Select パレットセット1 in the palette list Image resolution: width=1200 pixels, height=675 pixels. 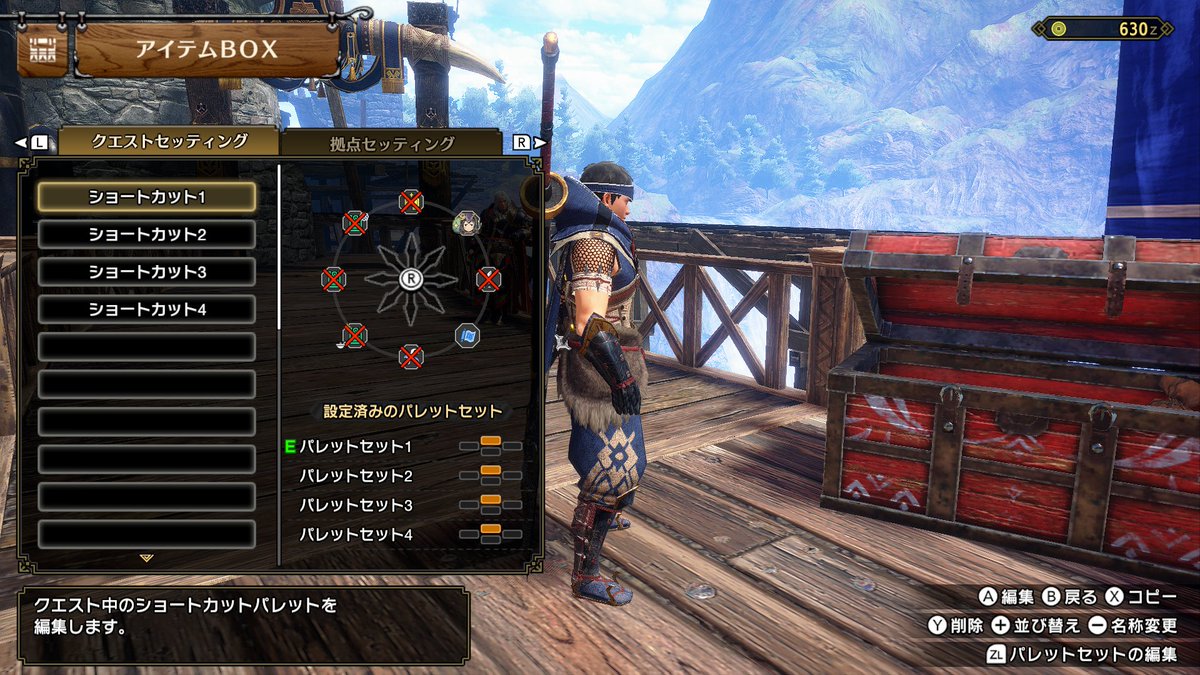[356, 446]
